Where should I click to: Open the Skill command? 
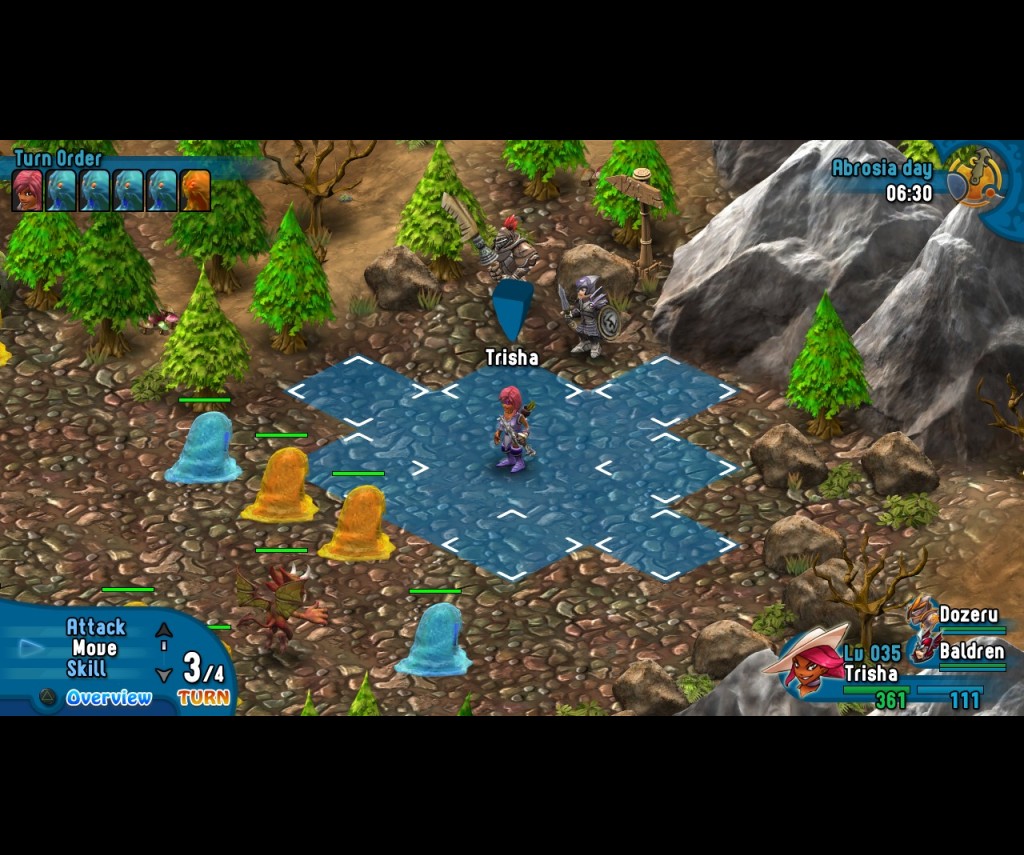(x=87, y=669)
